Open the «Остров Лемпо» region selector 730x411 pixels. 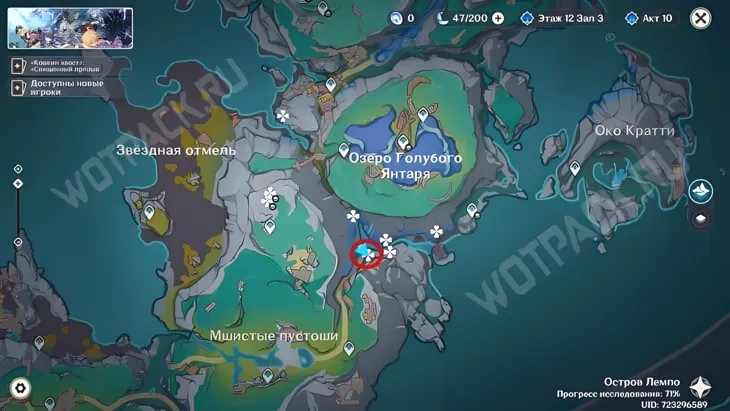[x=698, y=387]
